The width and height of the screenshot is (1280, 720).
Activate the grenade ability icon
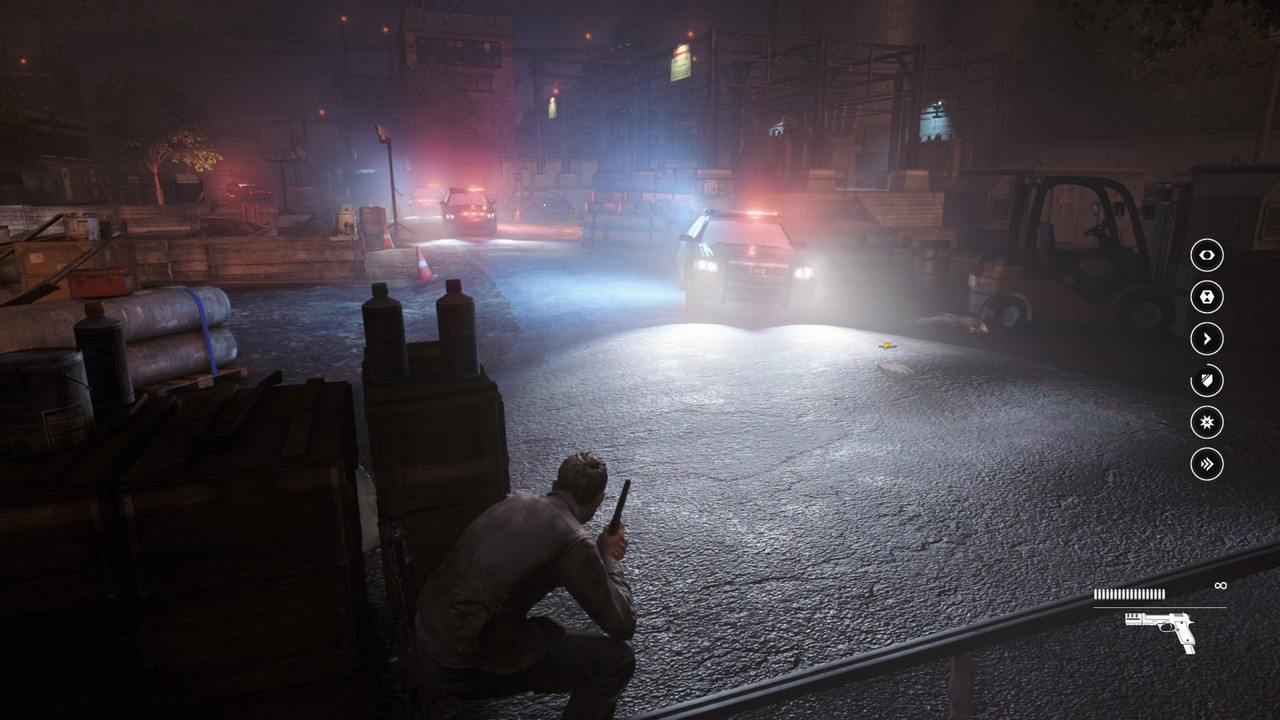[x=1205, y=299]
